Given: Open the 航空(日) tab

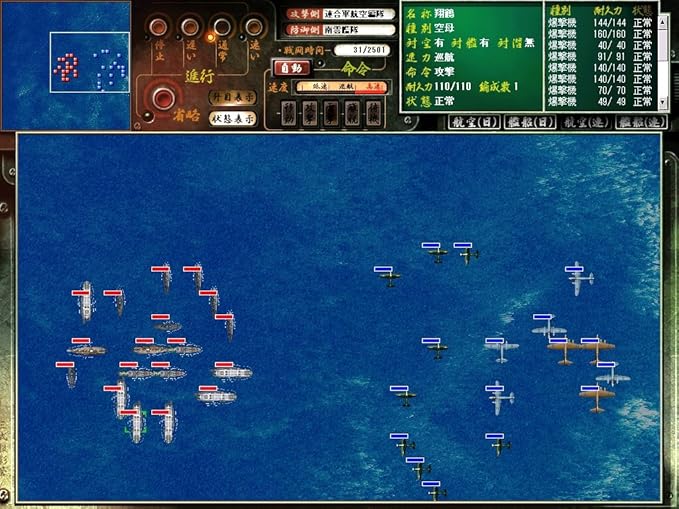Looking at the screenshot, I should pyautogui.click(x=472, y=122).
